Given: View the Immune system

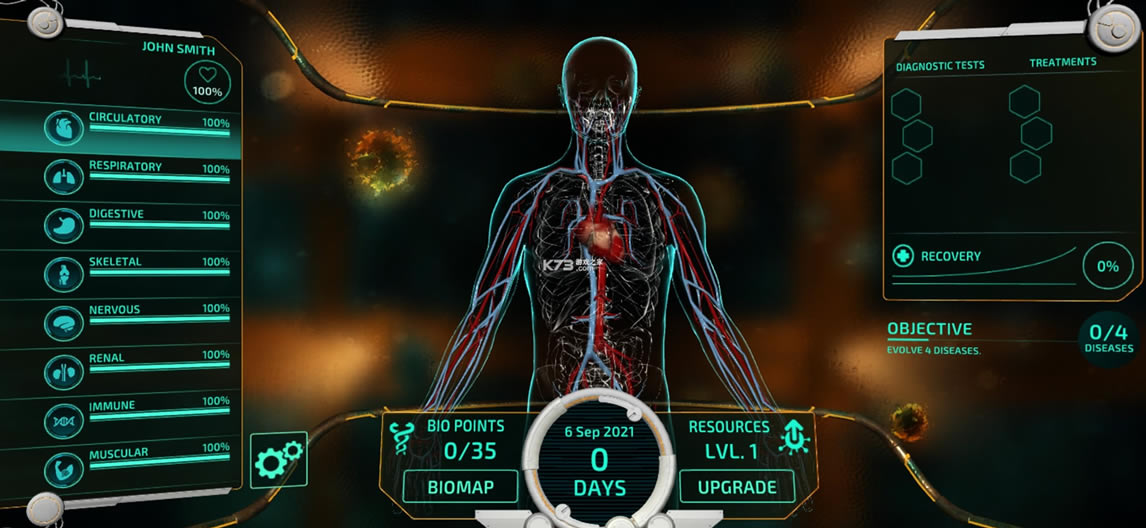Looking at the screenshot, I should 140,411.
